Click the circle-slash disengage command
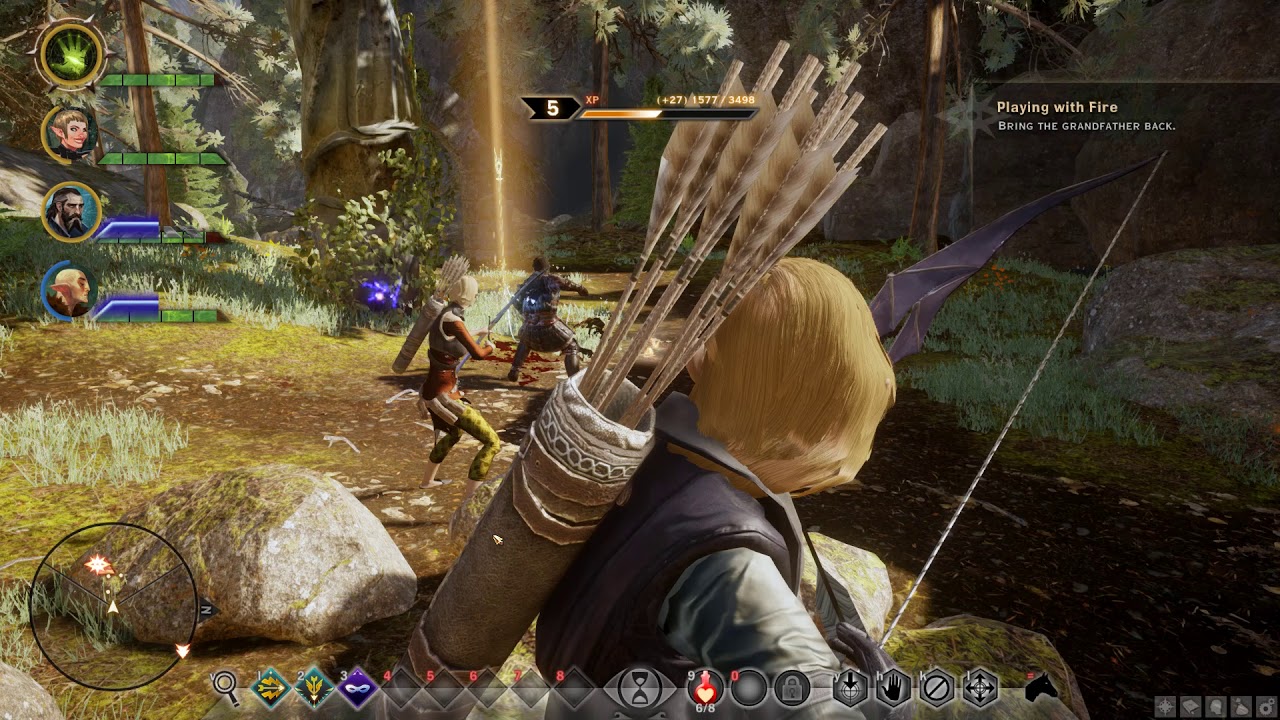Image resolution: width=1280 pixels, height=720 pixels. click(x=937, y=688)
